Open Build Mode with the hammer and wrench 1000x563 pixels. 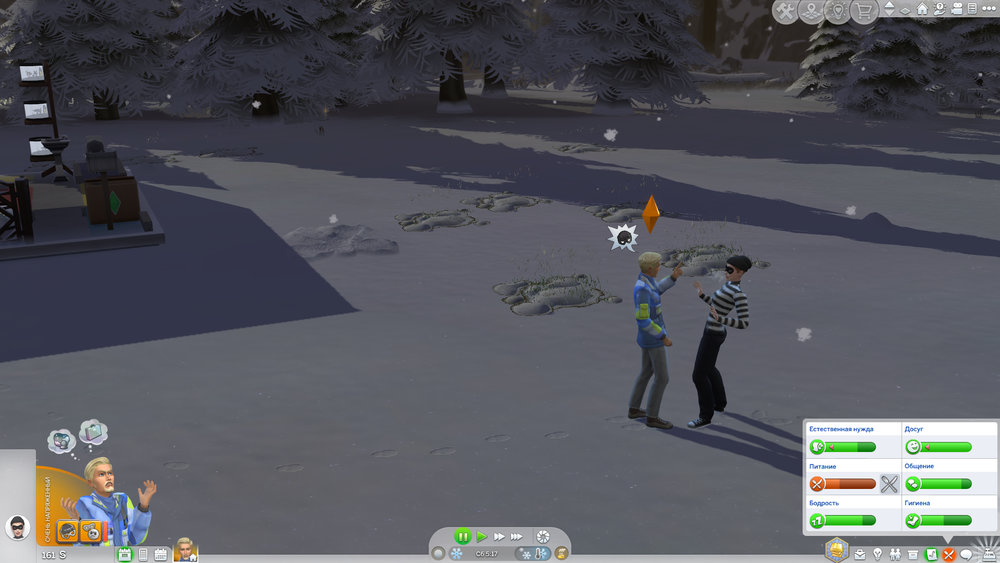coord(786,11)
